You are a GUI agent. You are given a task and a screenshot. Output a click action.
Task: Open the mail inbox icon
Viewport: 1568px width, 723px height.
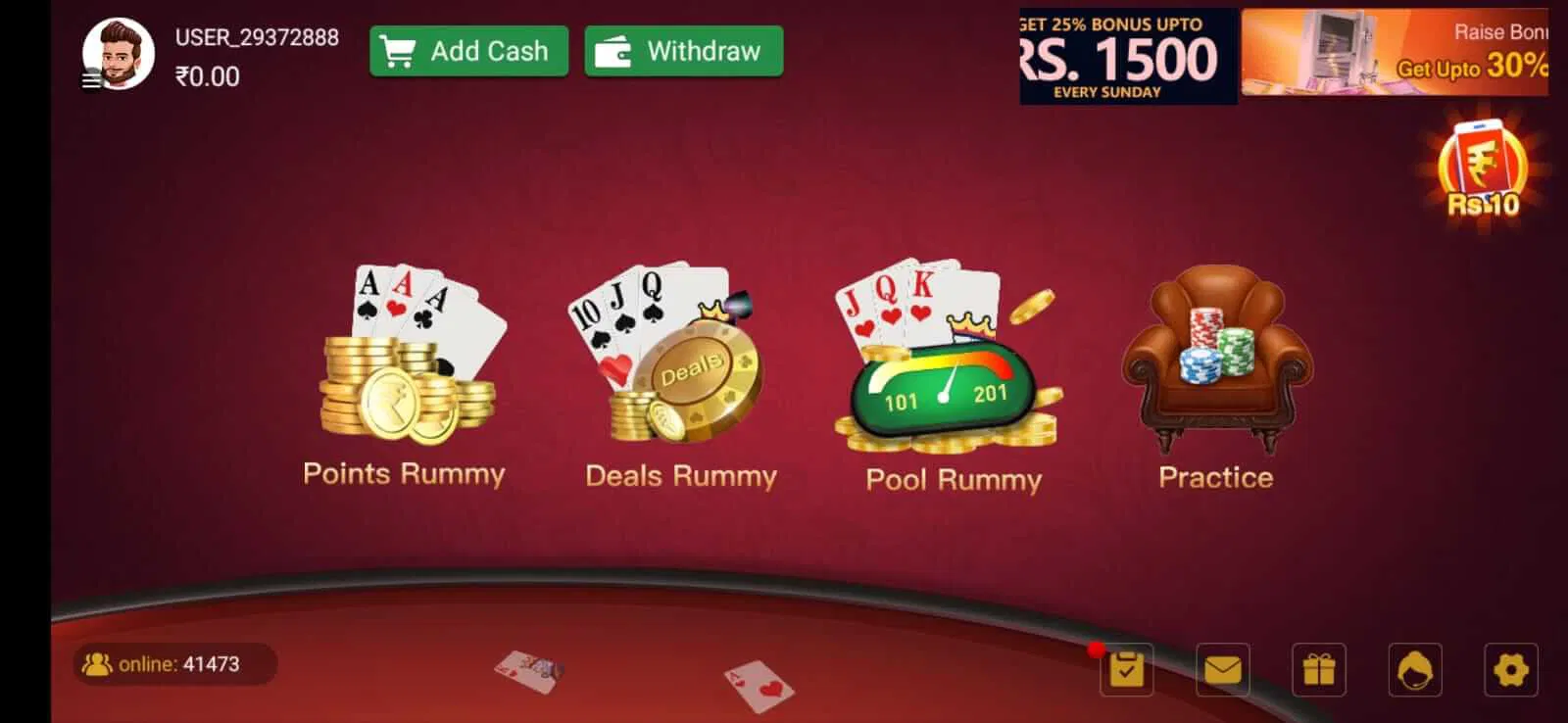coord(1224,670)
